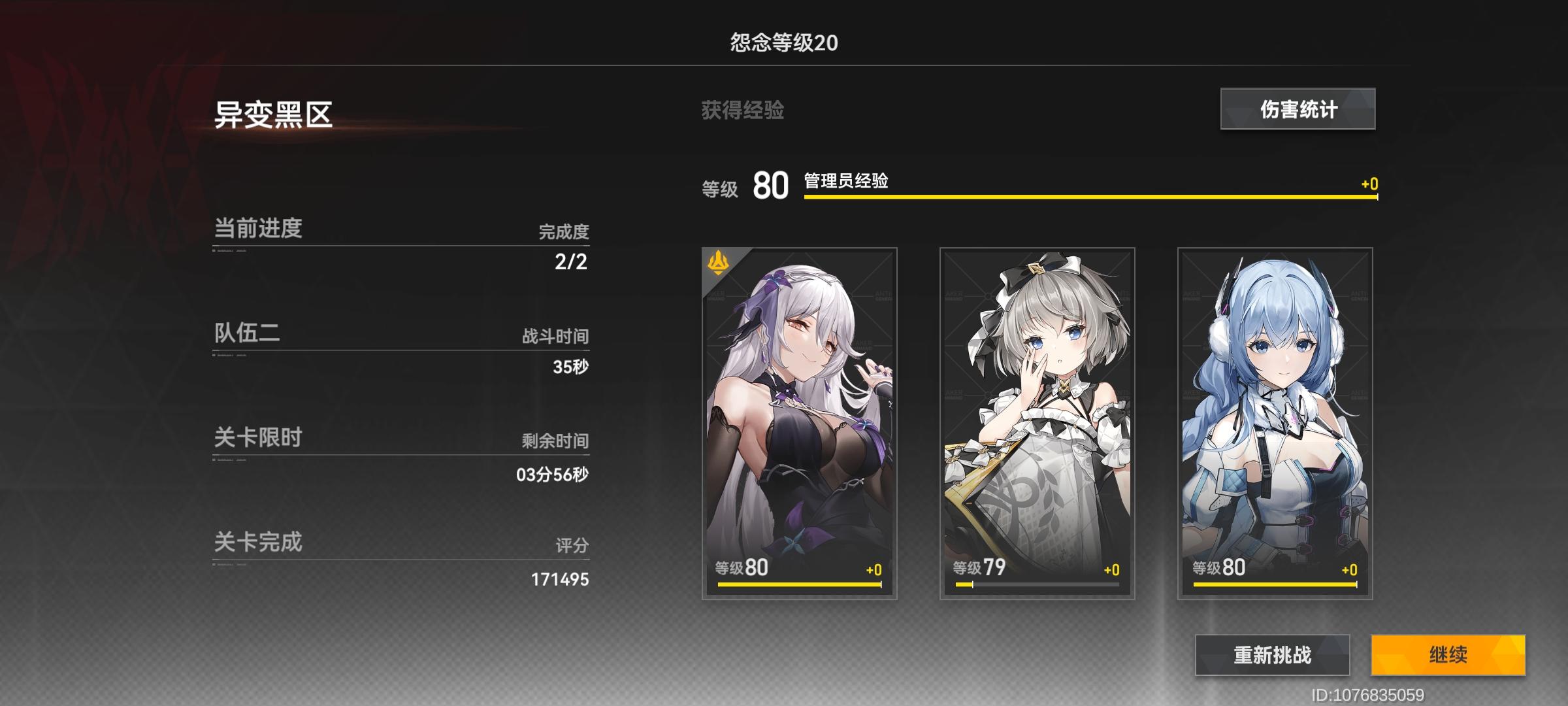1568x706 pixels.
Task: Select the 怨念等级20 title at the top
Action: click(784, 41)
